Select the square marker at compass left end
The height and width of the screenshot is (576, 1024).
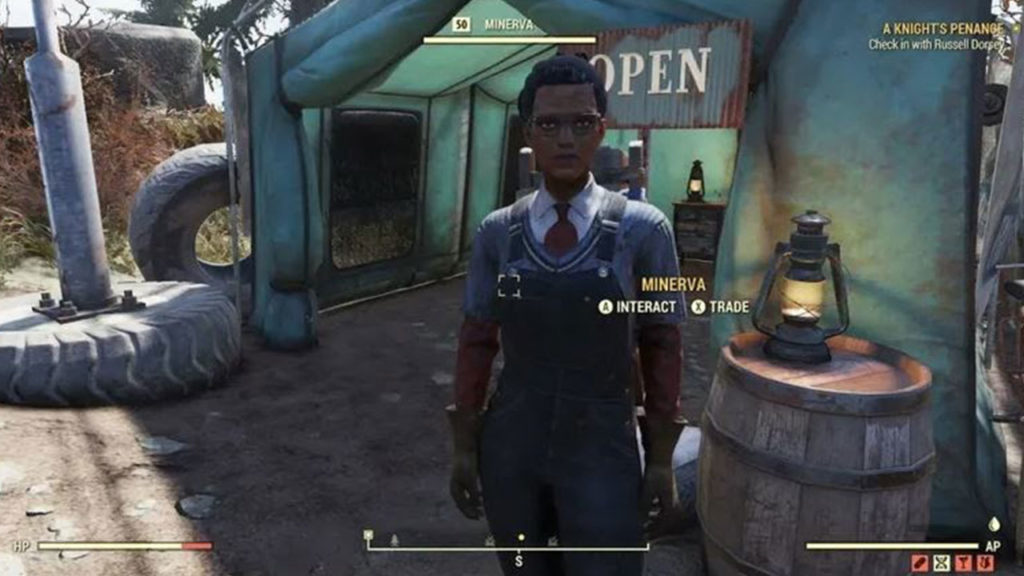tap(368, 535)
